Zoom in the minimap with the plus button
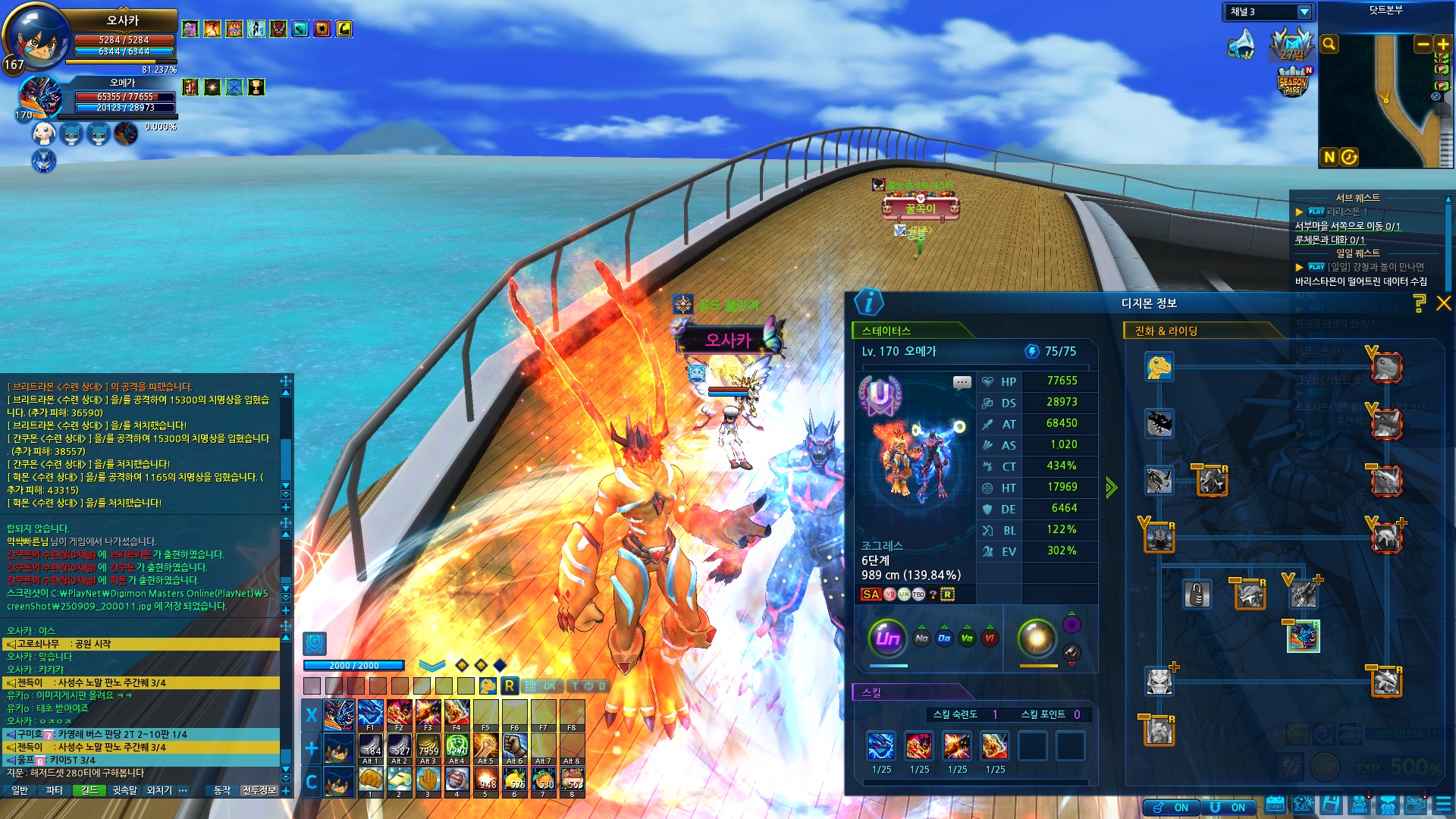 (1443, 45)
